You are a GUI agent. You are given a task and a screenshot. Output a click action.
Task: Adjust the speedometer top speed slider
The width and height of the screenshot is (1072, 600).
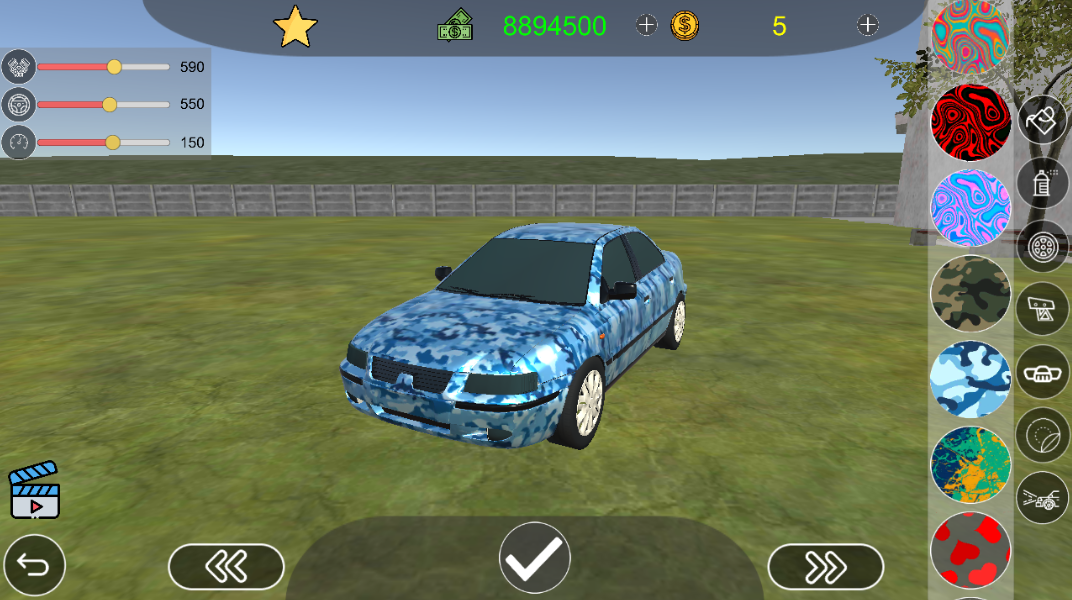tap(112, 142)
